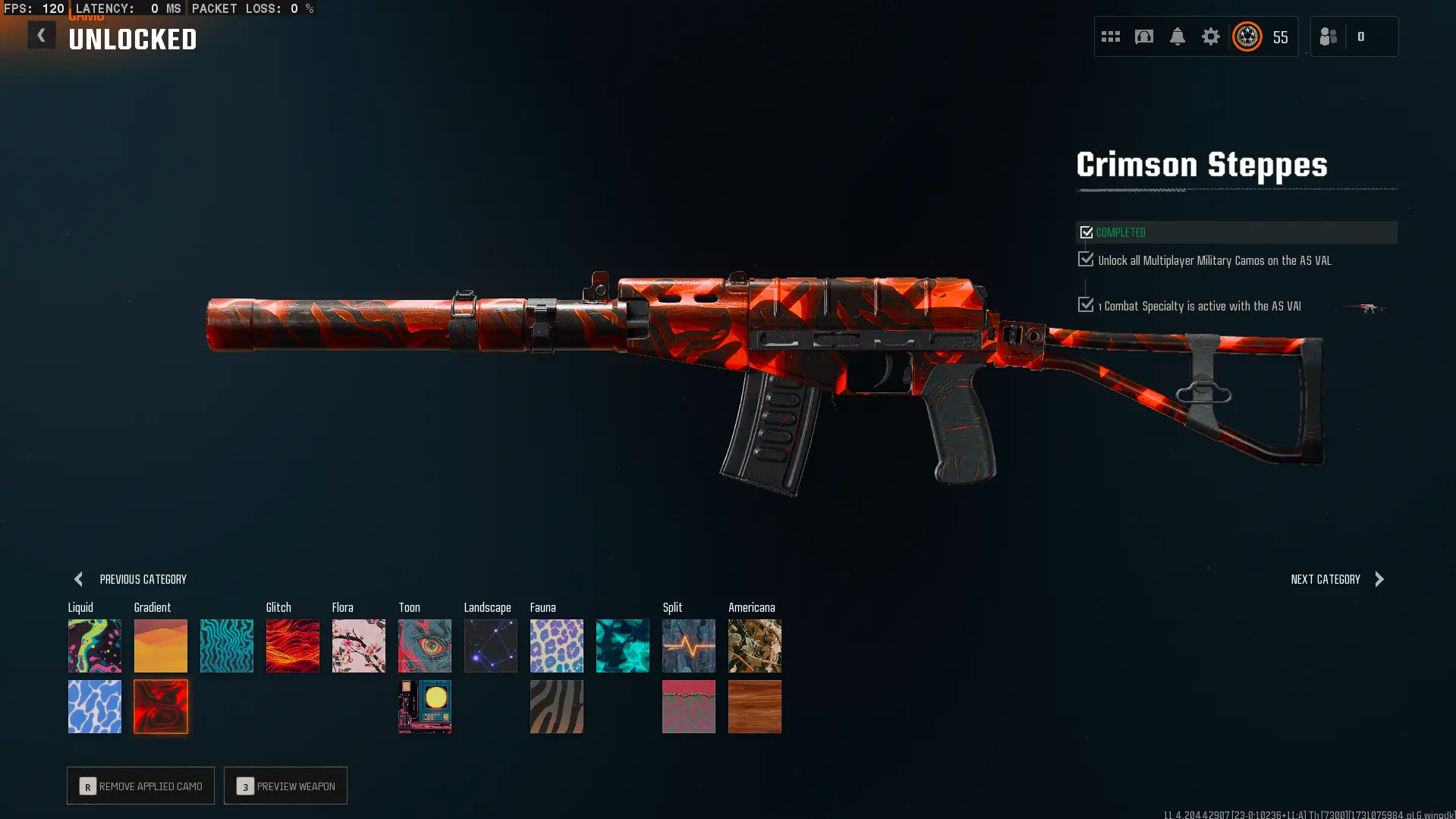
Task: Select the heartbeat line Split camo
Action: pyautogui.click(x=689, y=646)
